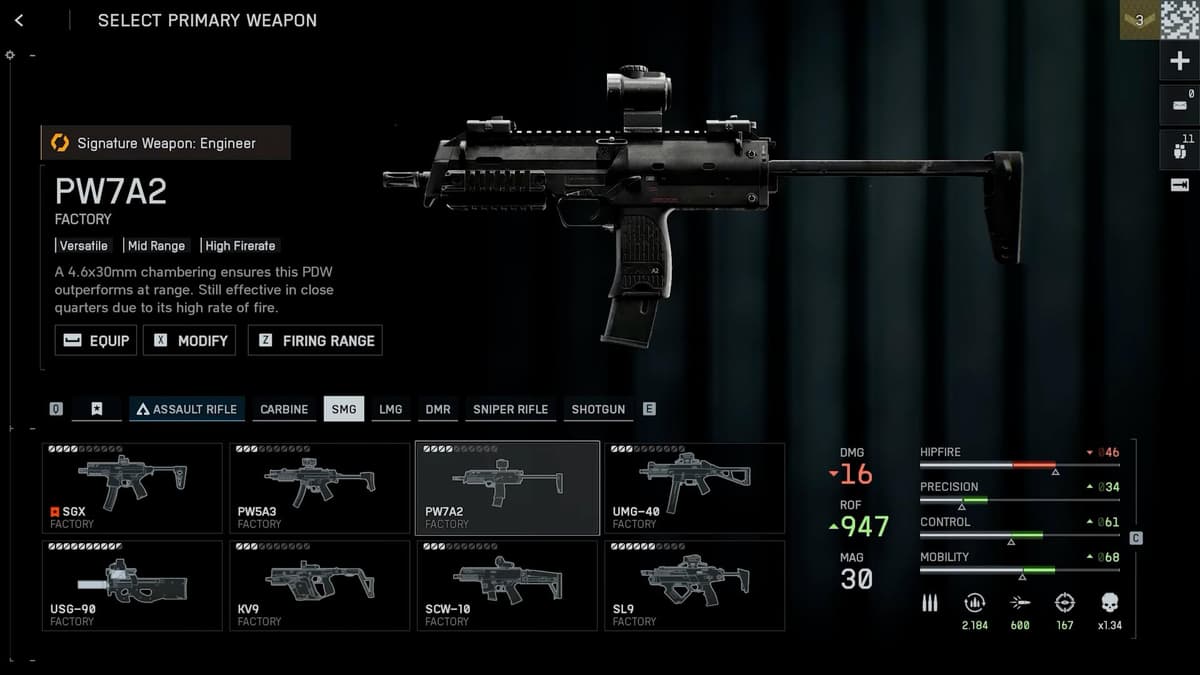
Task: Open the LMG weapon category
Action: [x=390, y=409]
